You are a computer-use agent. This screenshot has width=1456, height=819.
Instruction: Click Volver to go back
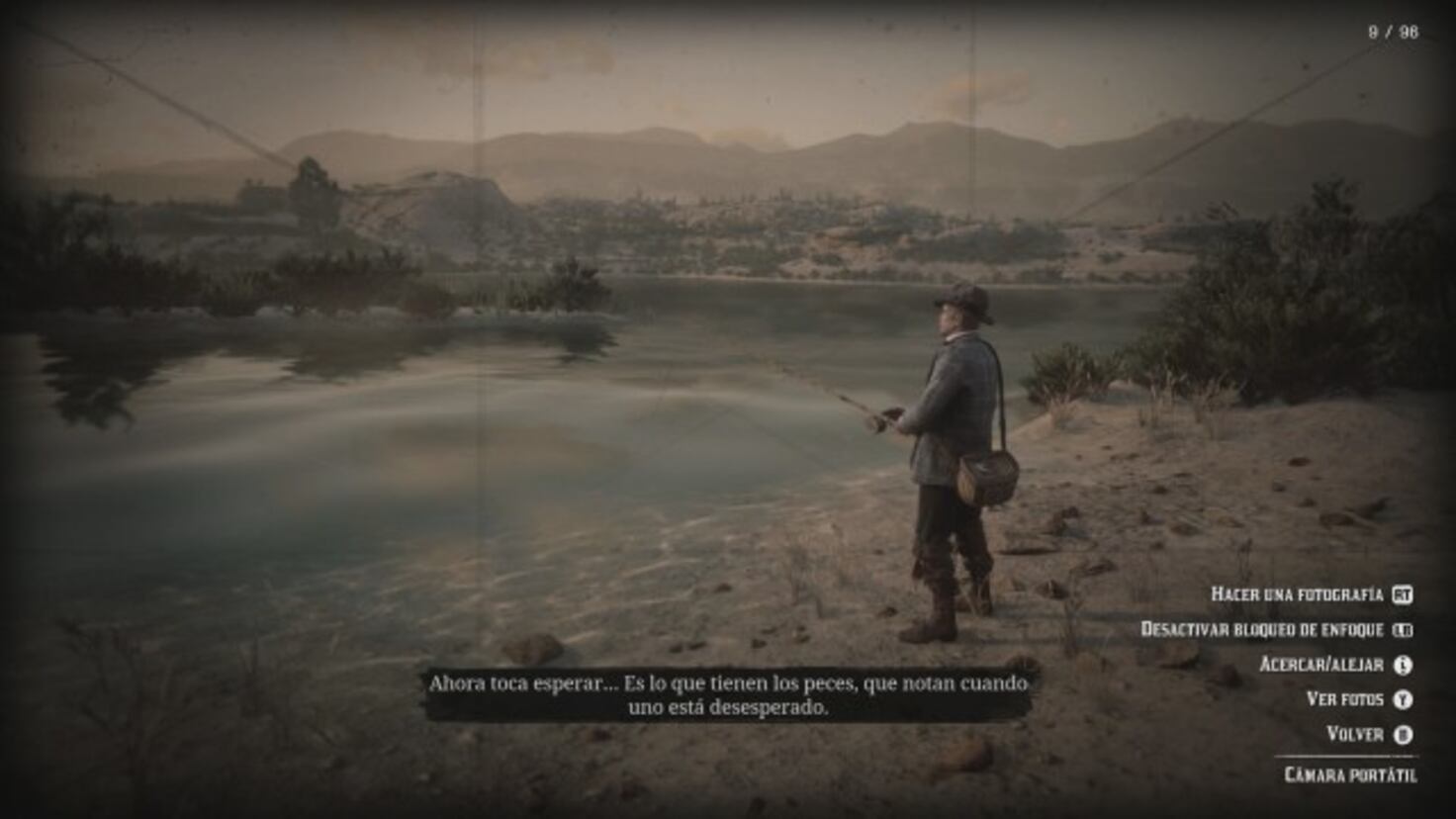point(1356,734)
